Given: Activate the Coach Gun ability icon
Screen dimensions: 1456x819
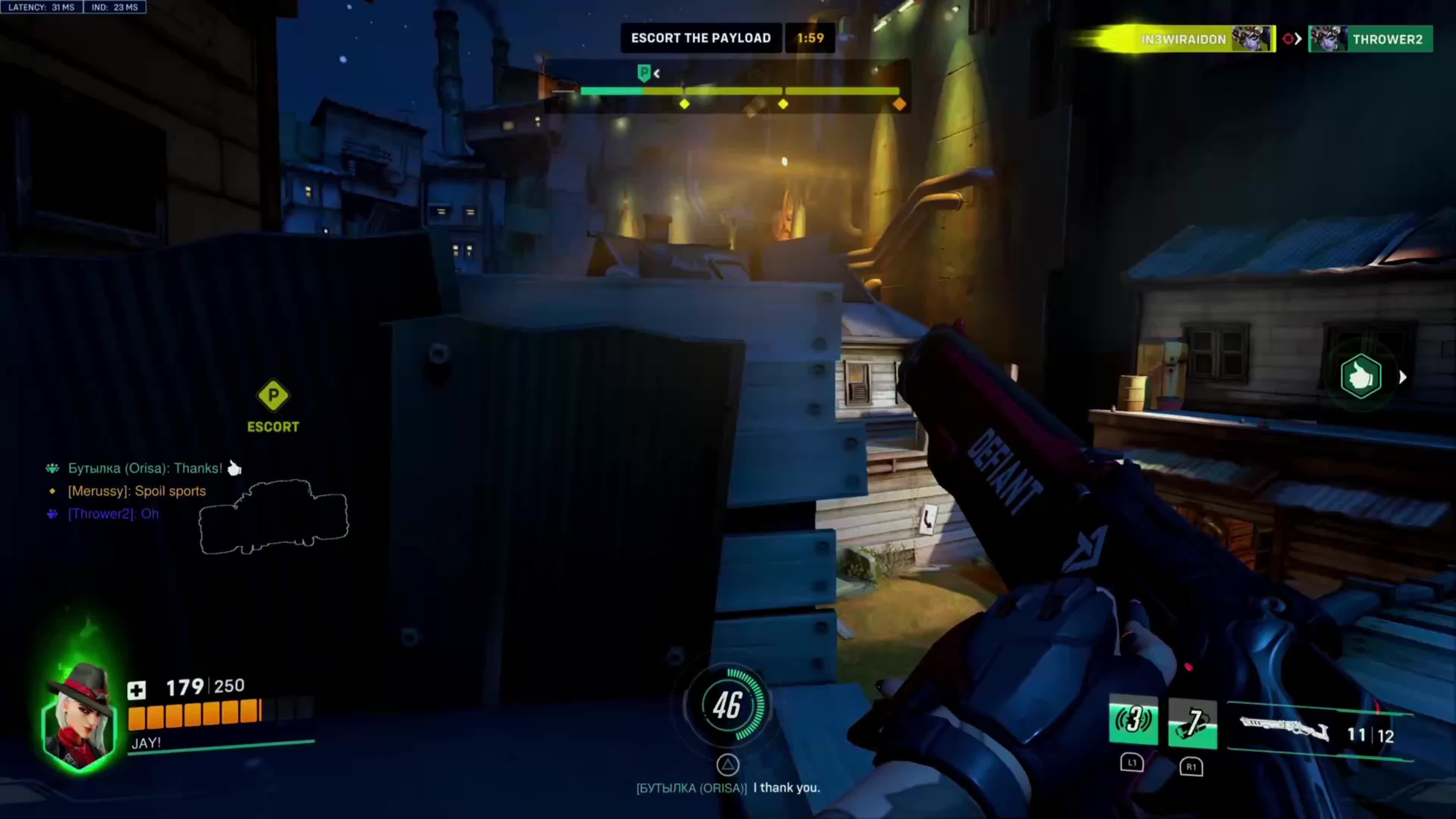Looking at the screenshot, I should click(x=1133, y=721).
